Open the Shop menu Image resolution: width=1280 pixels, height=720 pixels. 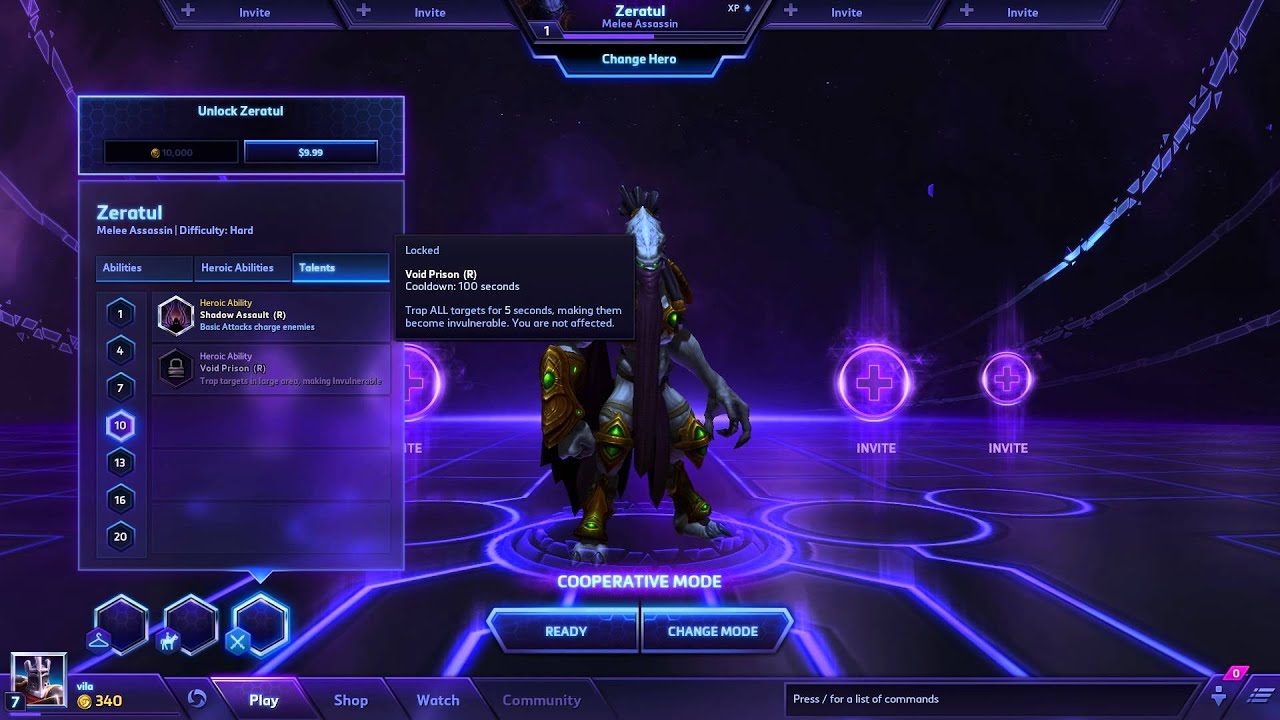(x=350, y=699)
